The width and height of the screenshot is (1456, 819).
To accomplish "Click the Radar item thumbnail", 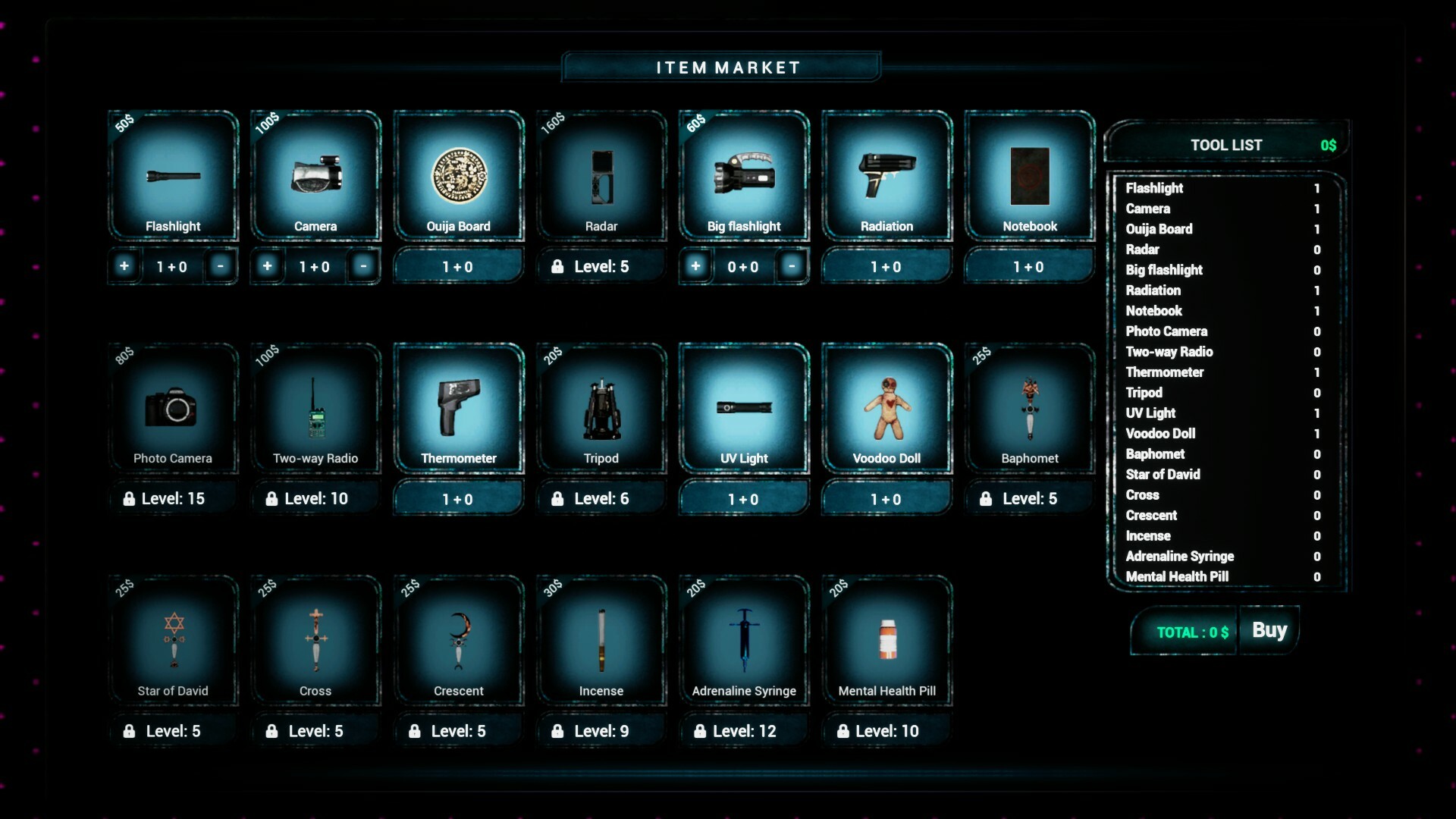I will tap(601, 176).
